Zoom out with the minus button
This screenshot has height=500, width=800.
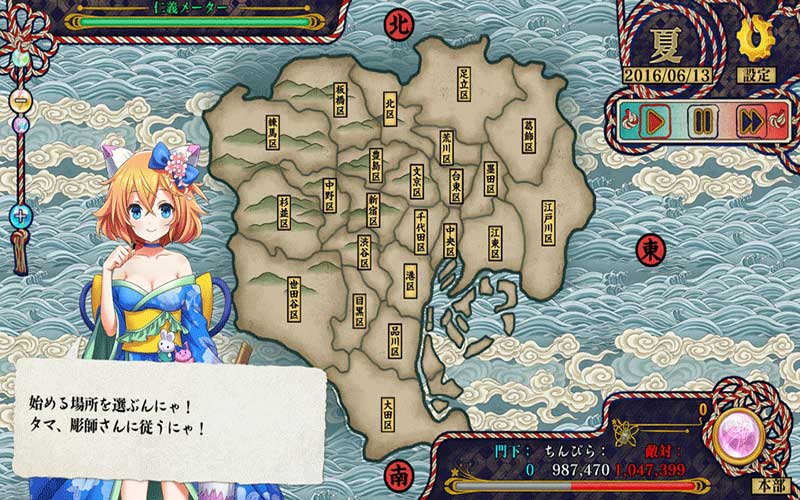[19, 100]
